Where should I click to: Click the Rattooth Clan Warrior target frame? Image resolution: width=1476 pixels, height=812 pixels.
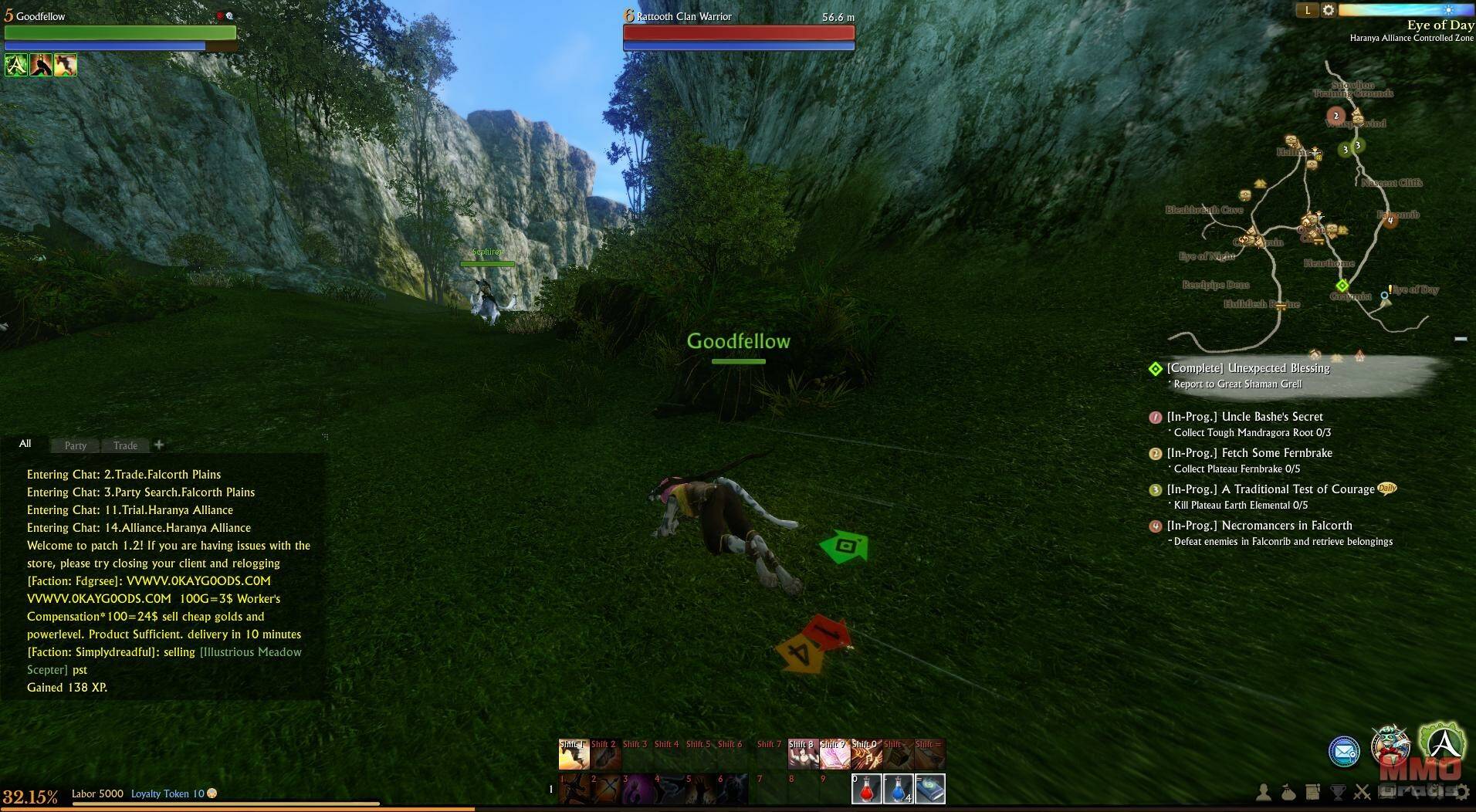738,31
